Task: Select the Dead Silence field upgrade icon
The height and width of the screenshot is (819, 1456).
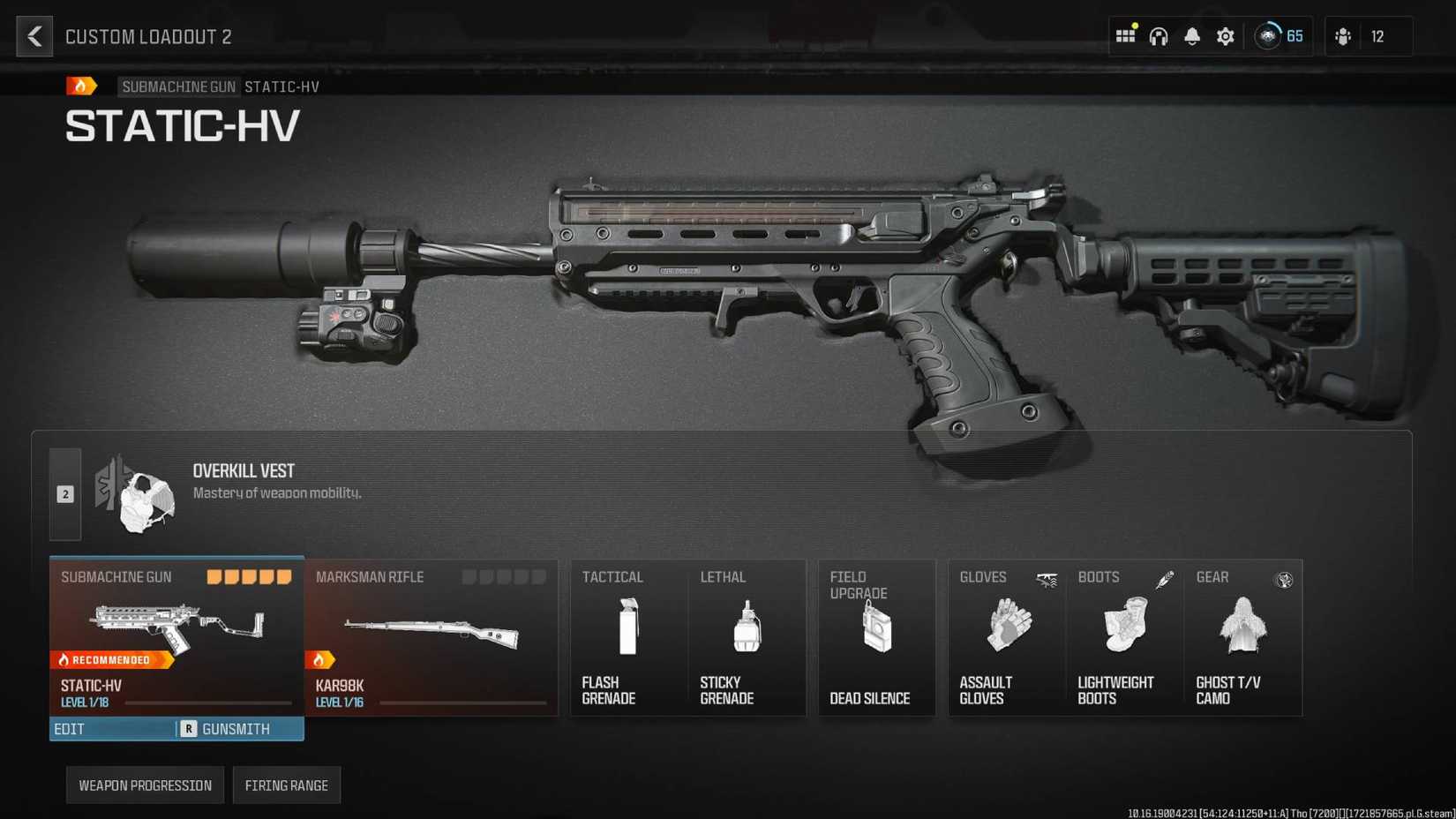Action: (x=876, y=628)
